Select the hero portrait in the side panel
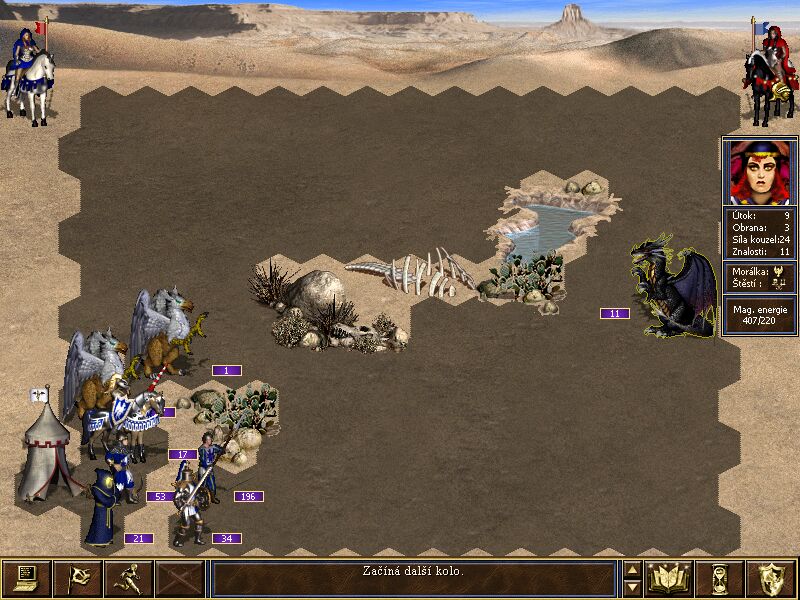Viewport: 800px width, 600px height. pos(759,172)
